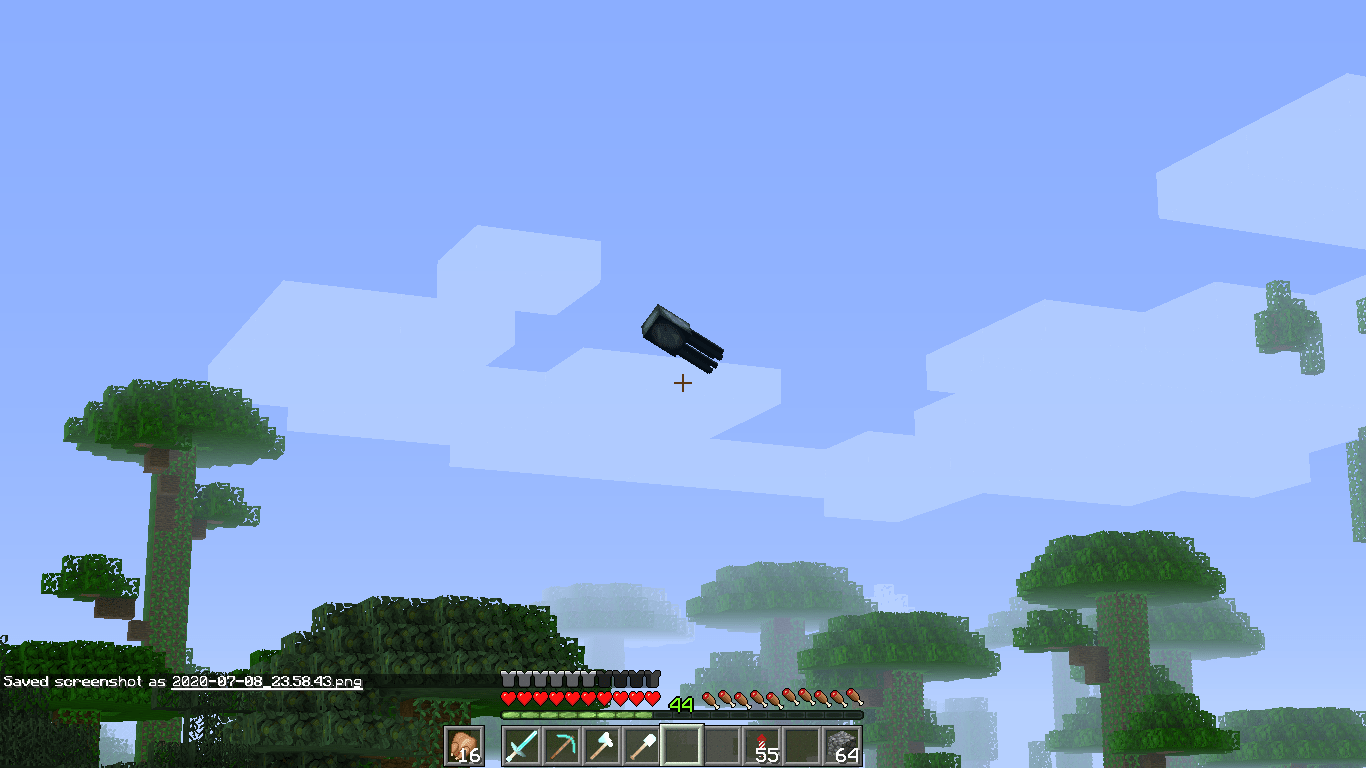Click the empty slot left of the fireworks
This screenshot has height=768, width=1366.
click(x=724, y=747)
